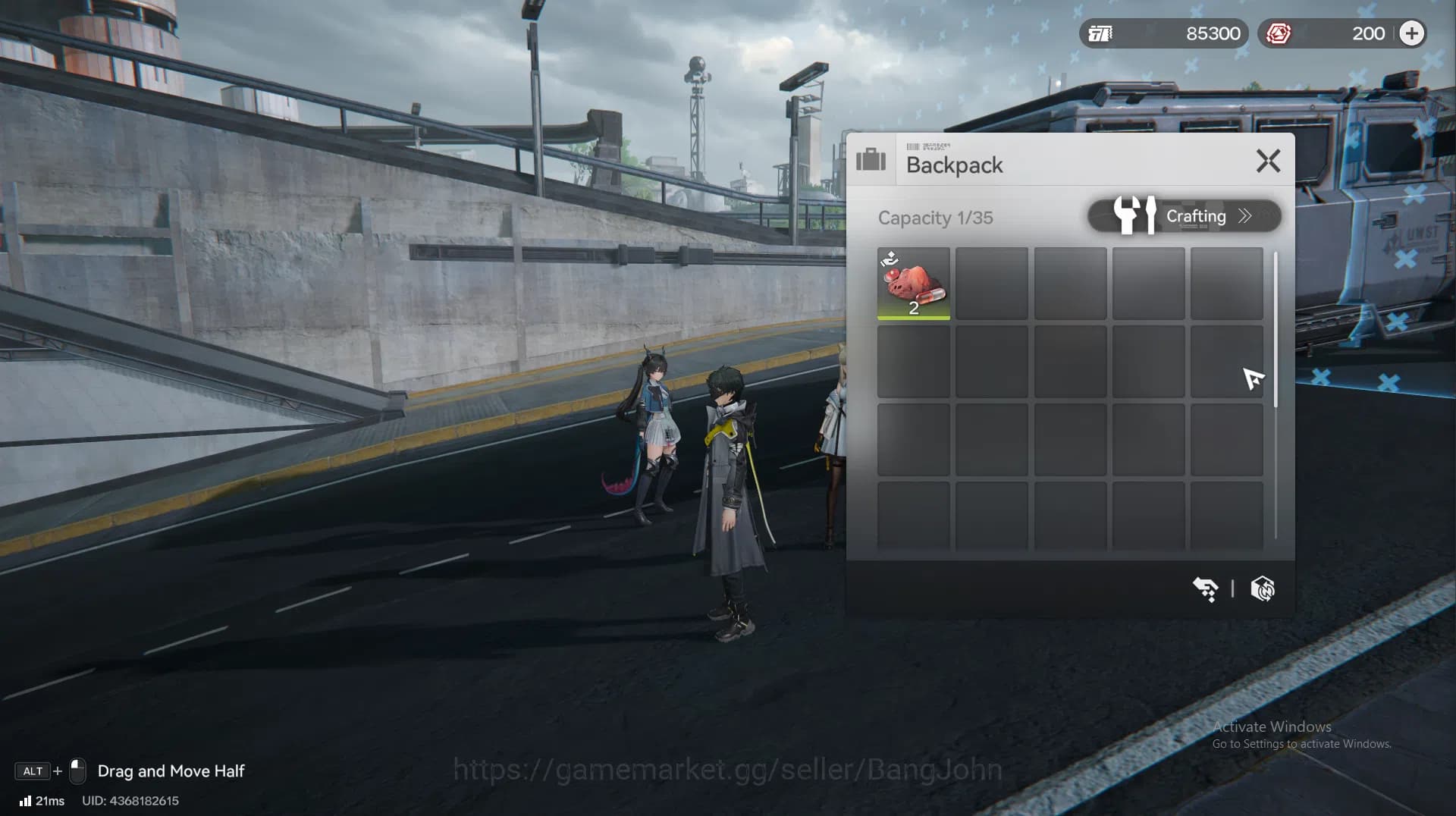Click the sort items arrow icon
Image resolution: width=1456 pixels, height=816 pixels.
coord(1205,588)
